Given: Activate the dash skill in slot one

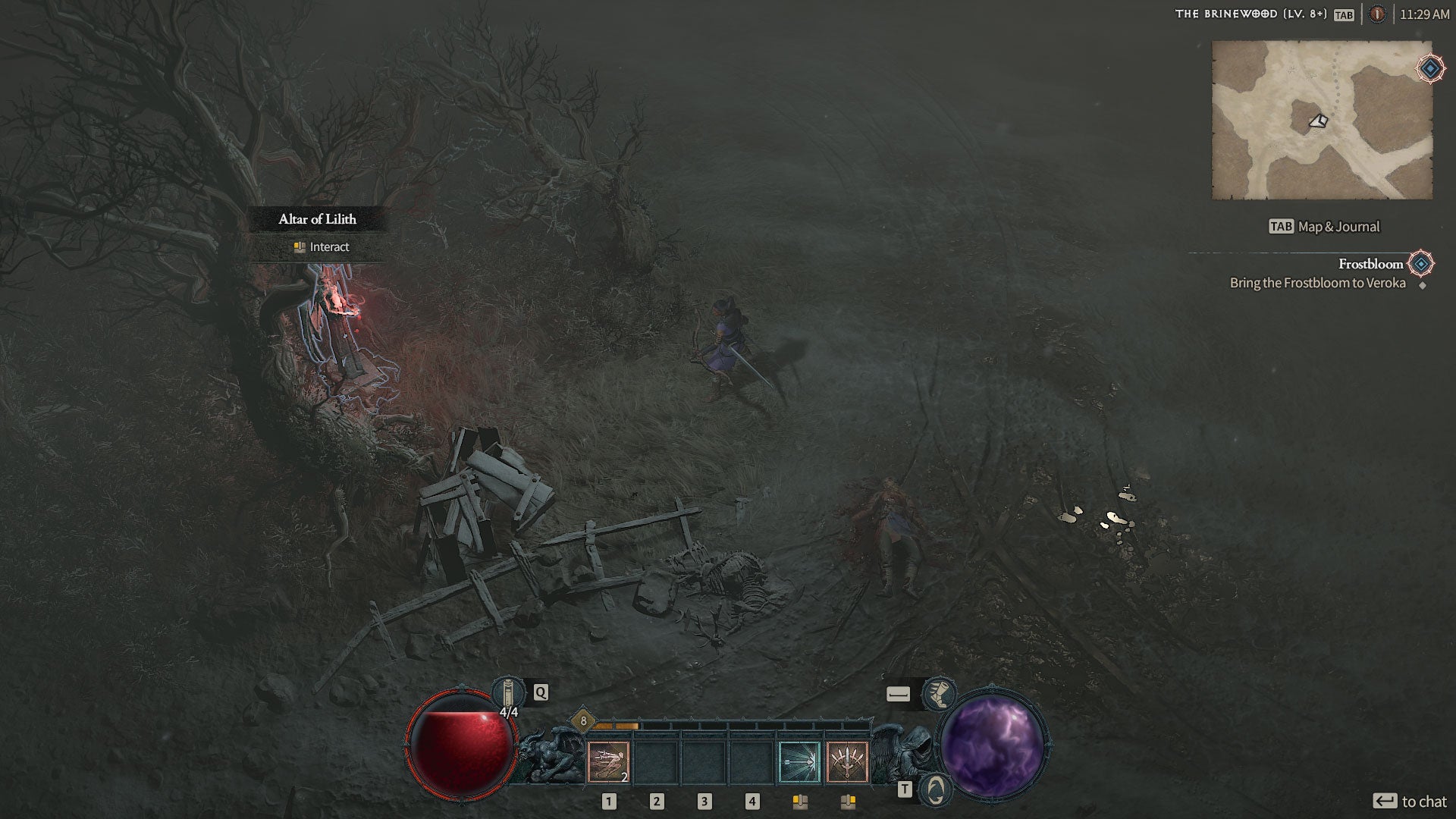Looking at the screenshot, I should pyautogui.click(x=608, y=761).
